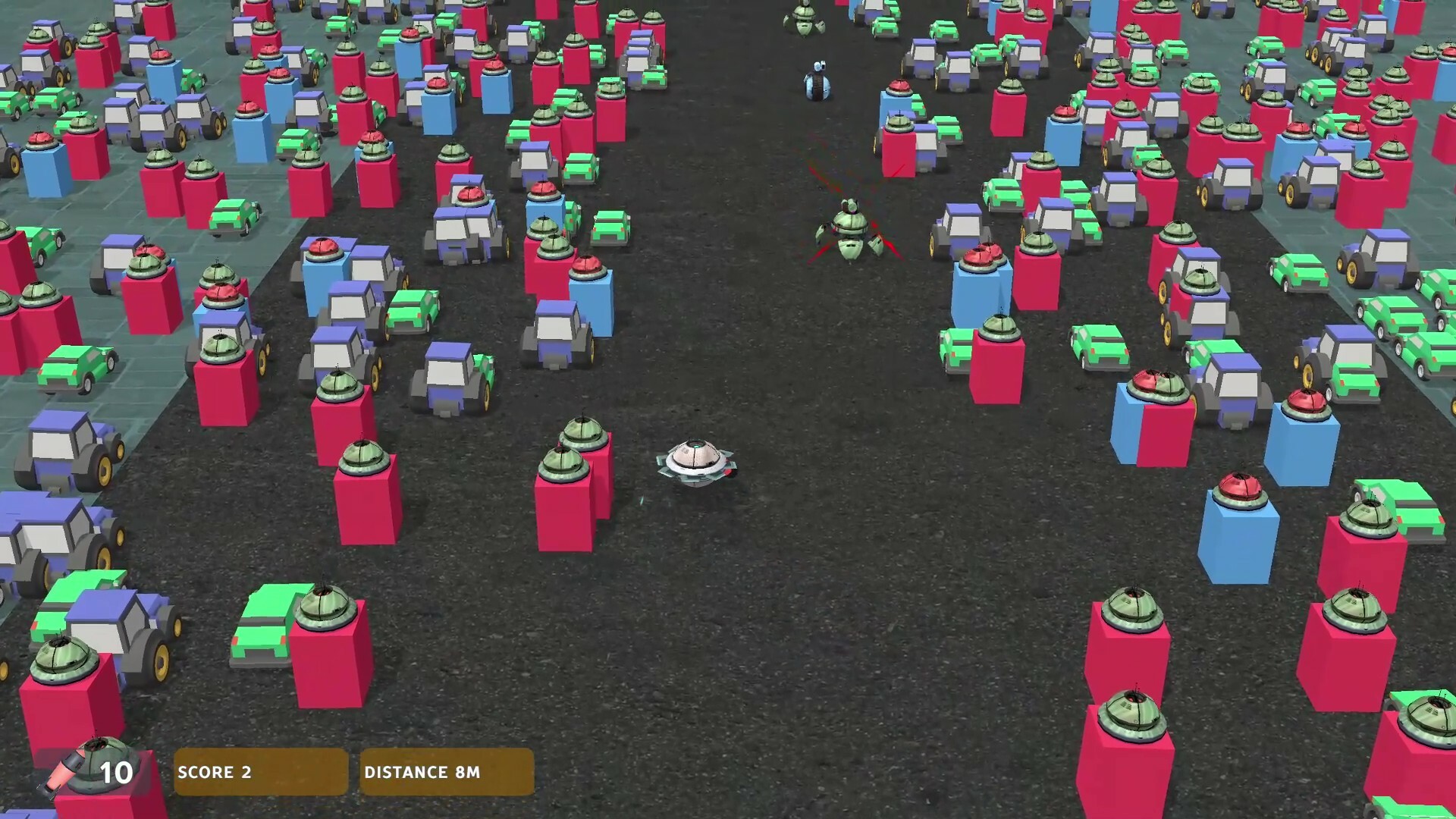The height and width of the screenshot is (819, 1456).
Task: Click the Distance 8M display panel
Action: tap(446, 772)
